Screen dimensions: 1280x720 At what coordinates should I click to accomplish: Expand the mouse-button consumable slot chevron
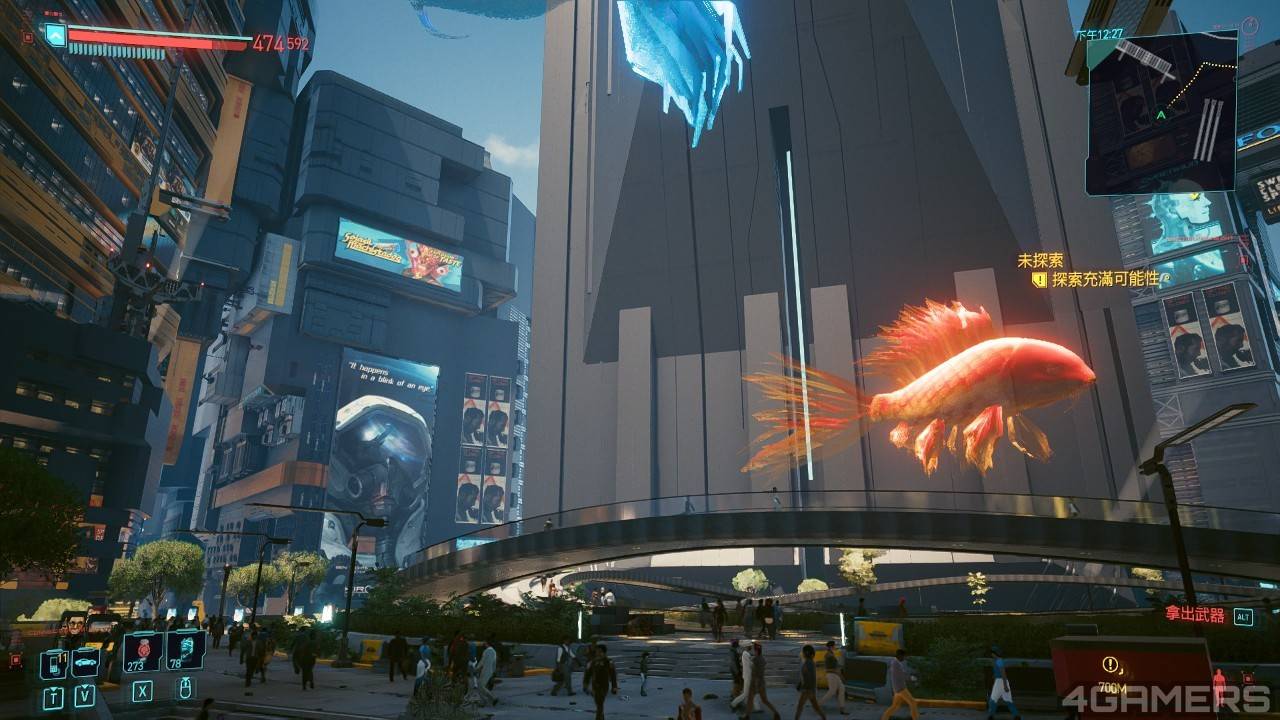(185, 678)
